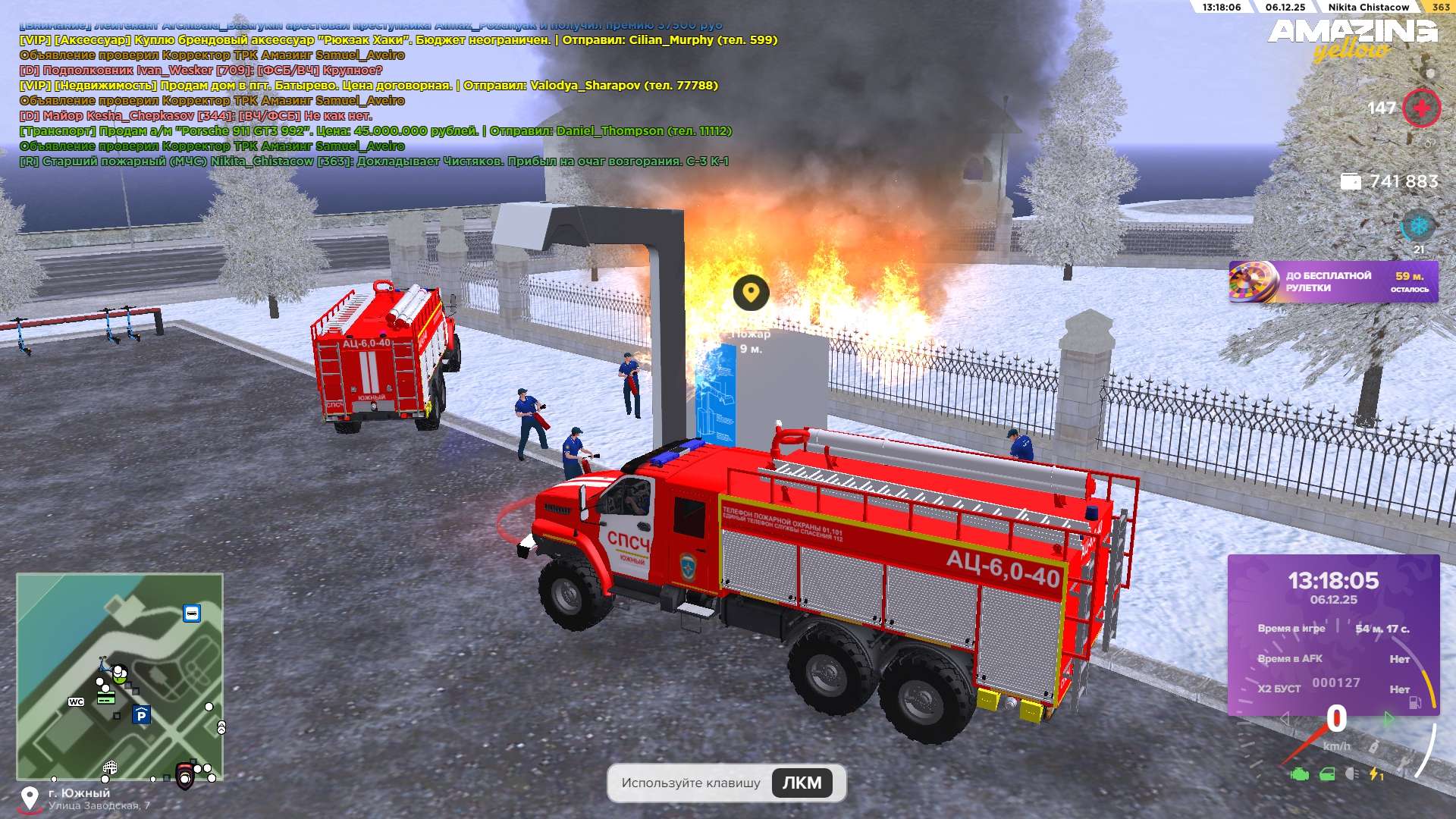Toggle the left turn signal arrow
Viewport: 1456px width, 819px height.
(1285, 718)
